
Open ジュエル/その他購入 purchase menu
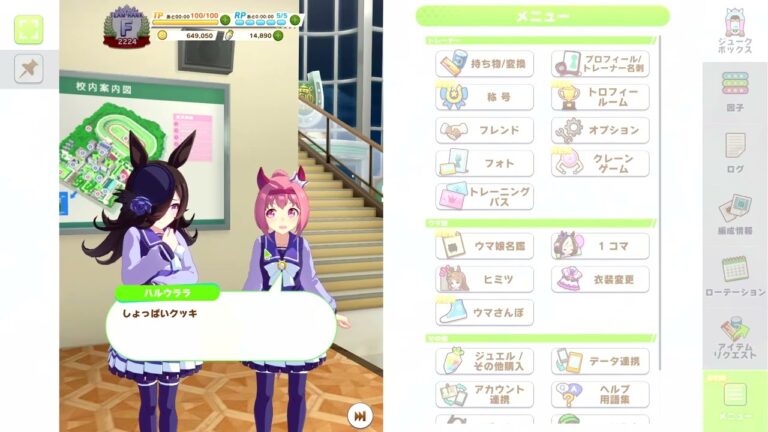[x=485, y=361]
